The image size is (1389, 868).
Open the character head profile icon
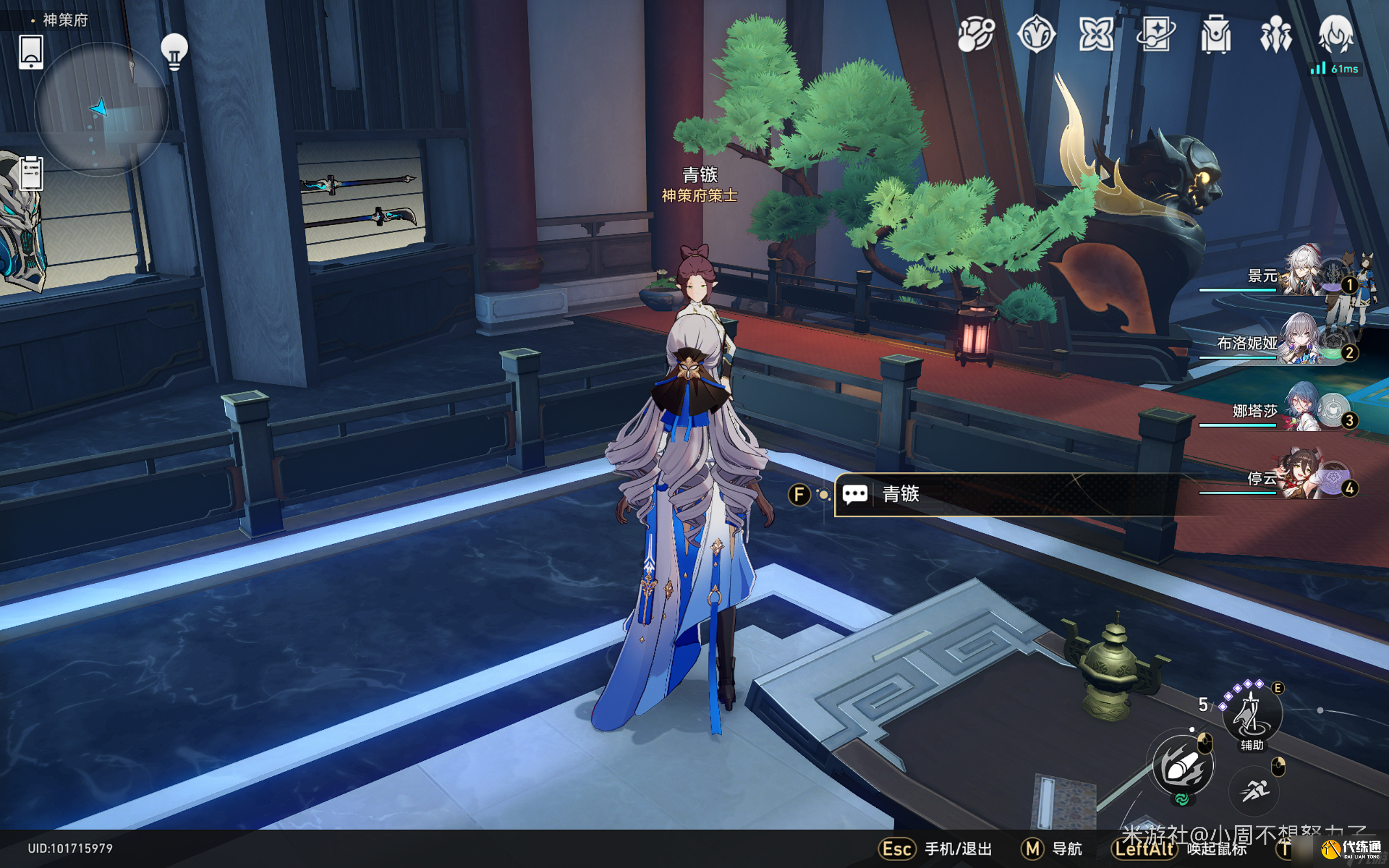1336,34
